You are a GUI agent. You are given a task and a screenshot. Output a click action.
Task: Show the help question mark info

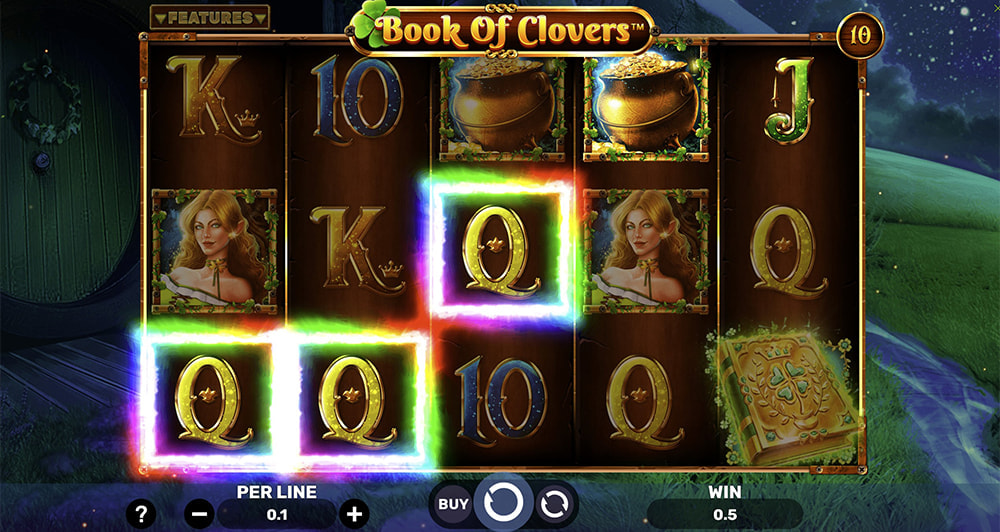(x=141, y=514)
